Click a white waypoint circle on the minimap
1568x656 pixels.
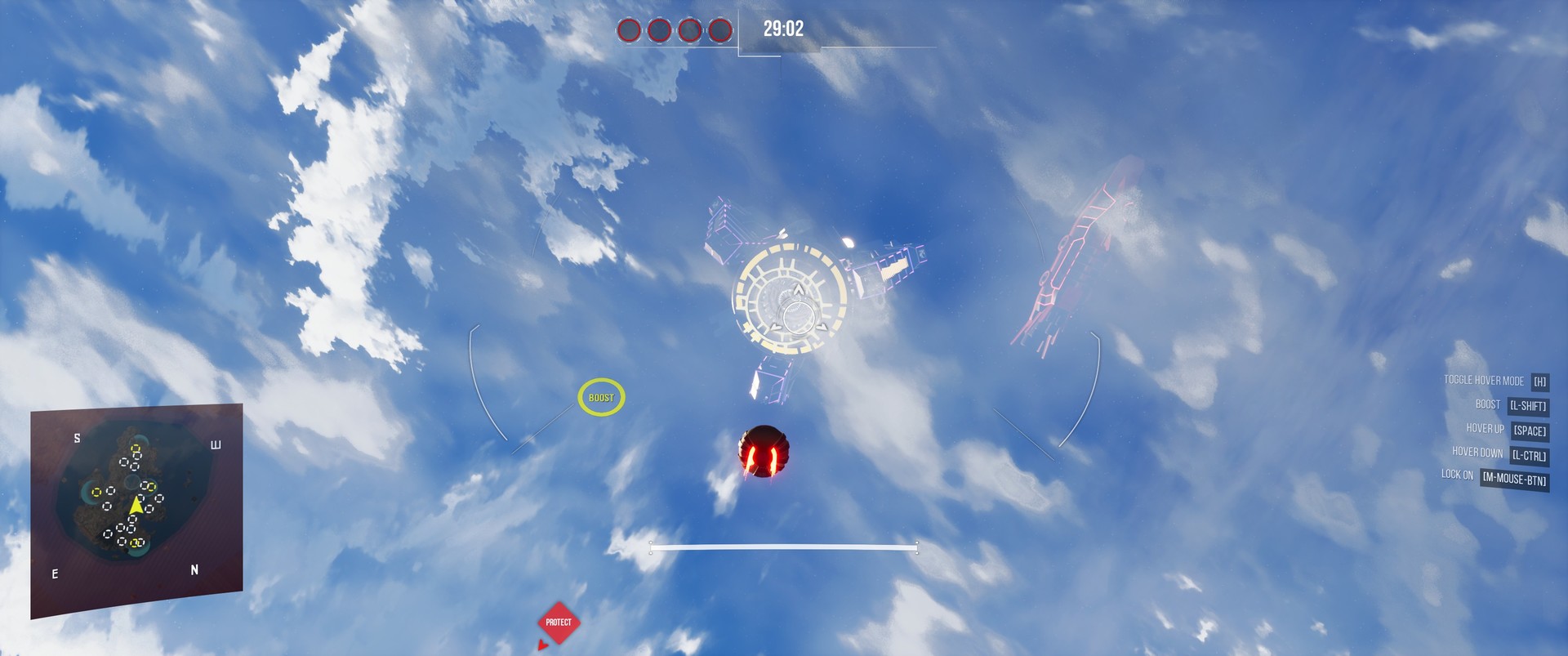coord(122,462)
